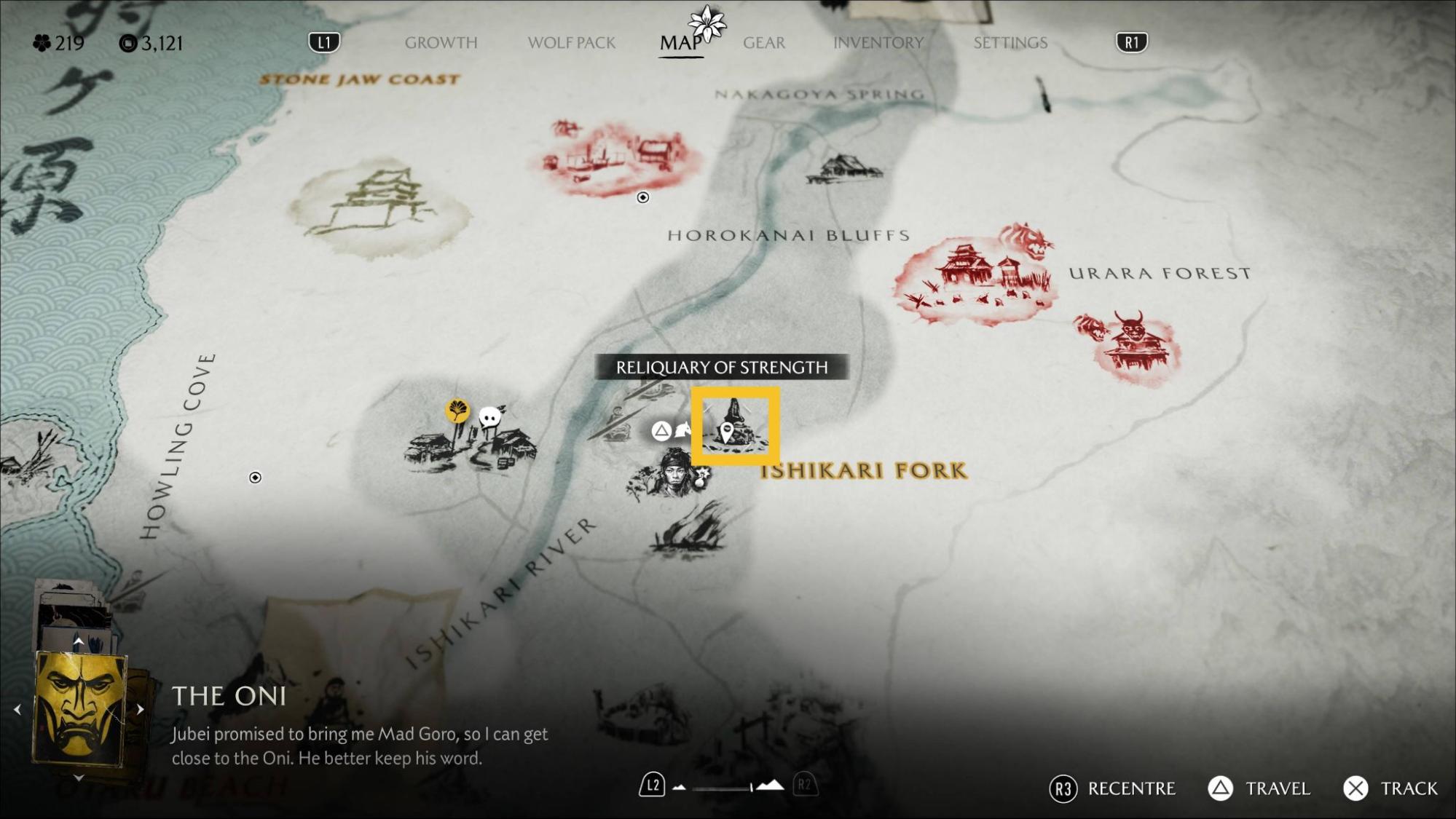Show the next quest card with right arrow
1456x819 pixels.
(x=140, y=709)
